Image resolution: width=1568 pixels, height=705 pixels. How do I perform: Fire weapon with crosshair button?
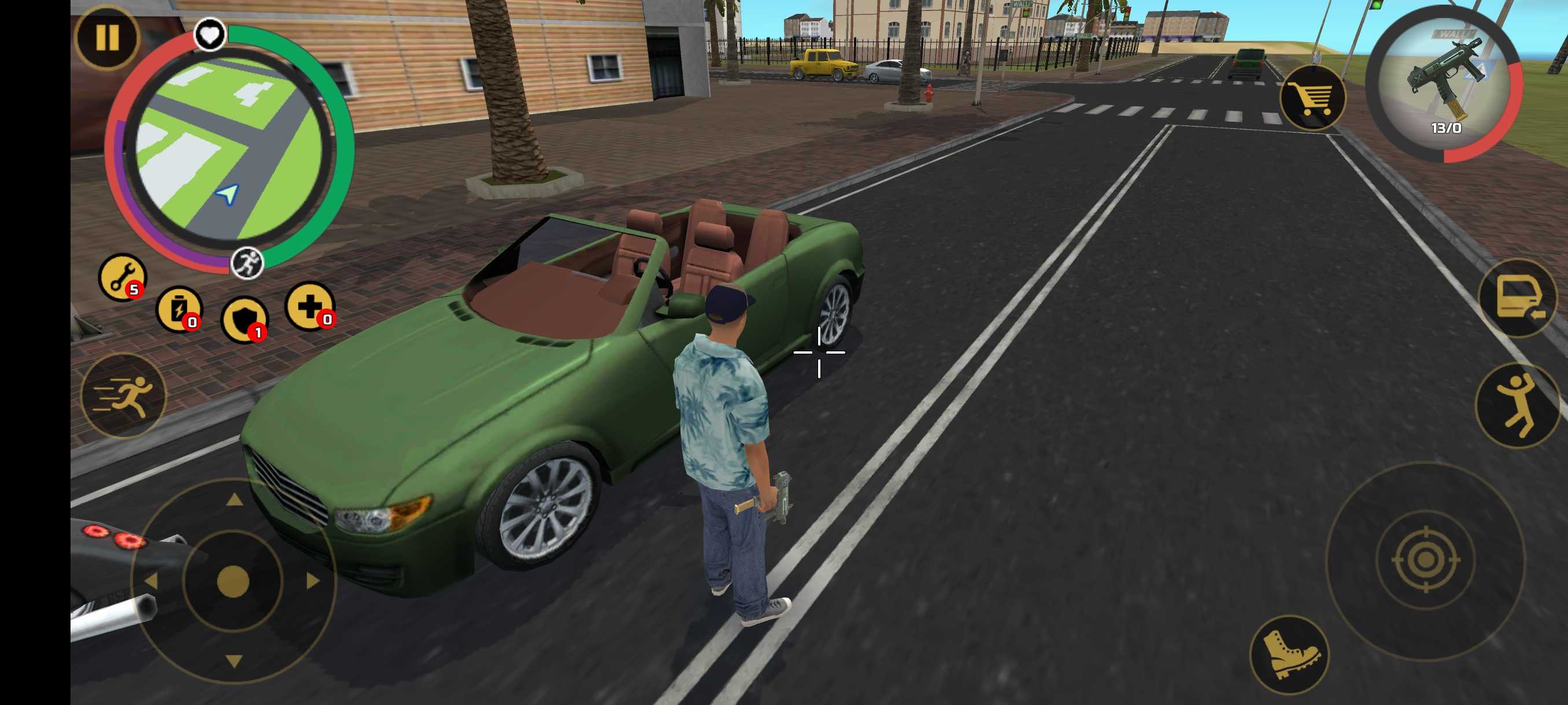1425,560
